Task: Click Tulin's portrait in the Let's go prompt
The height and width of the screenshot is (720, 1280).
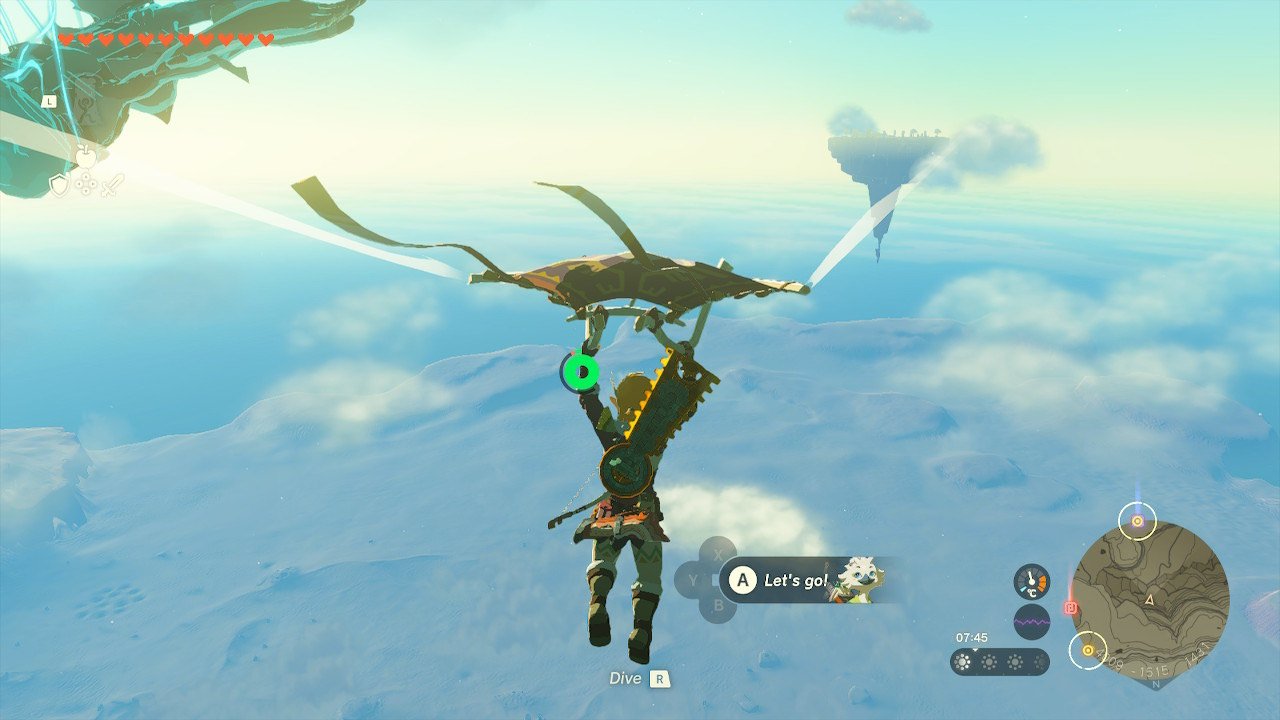Action: (858, 580)
